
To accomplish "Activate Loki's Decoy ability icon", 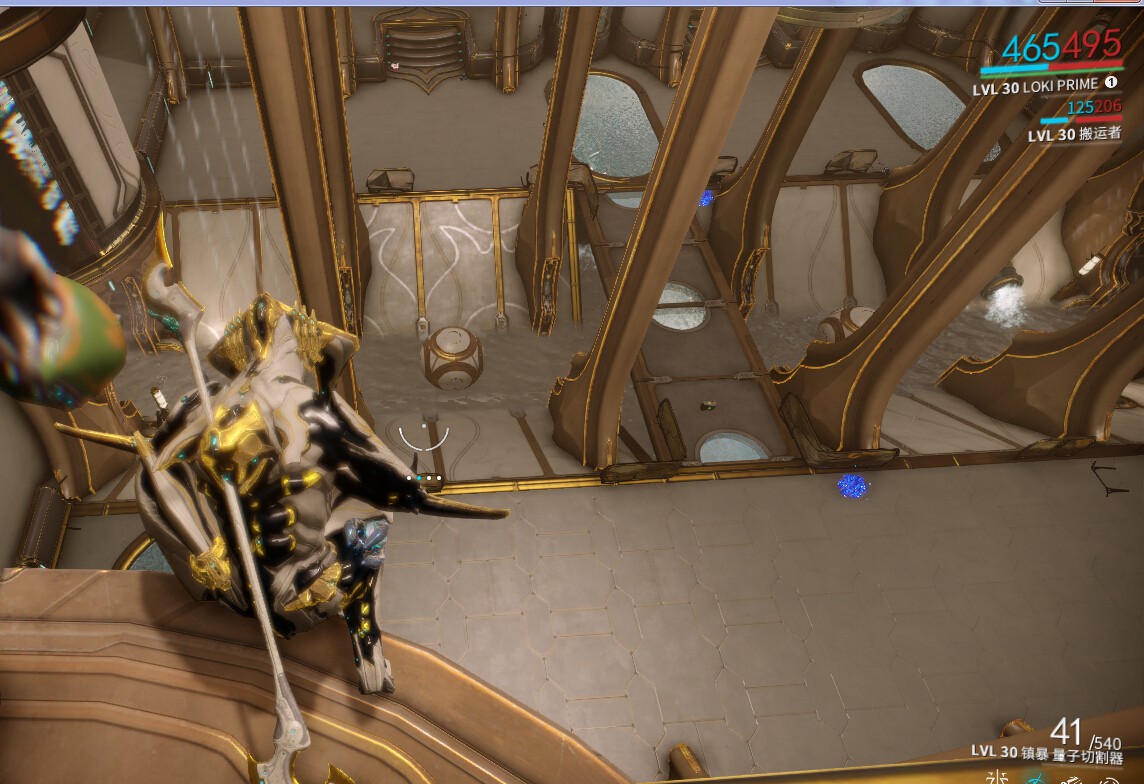I will click(996, 777).
